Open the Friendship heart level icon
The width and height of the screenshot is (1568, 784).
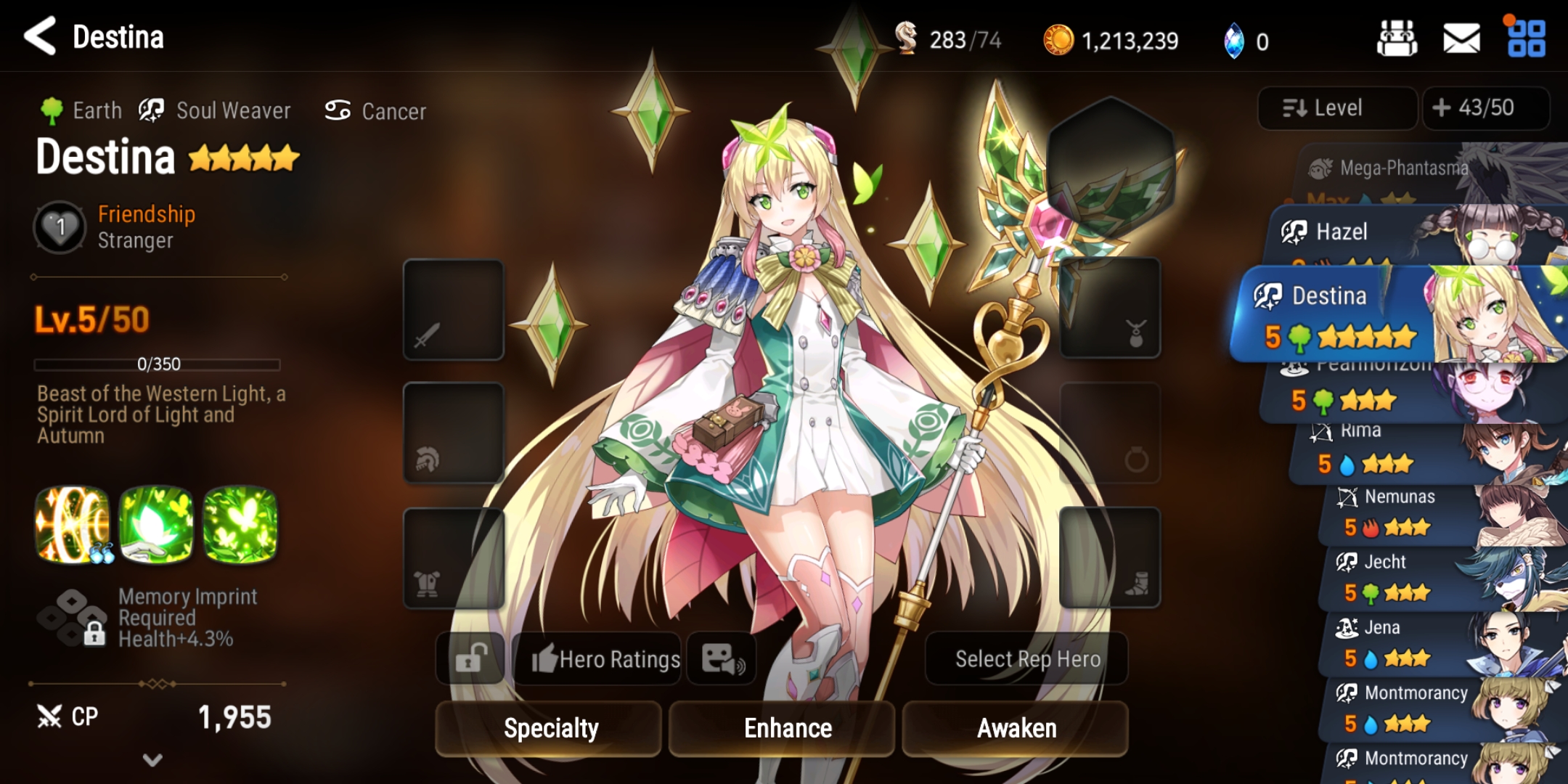60,227
